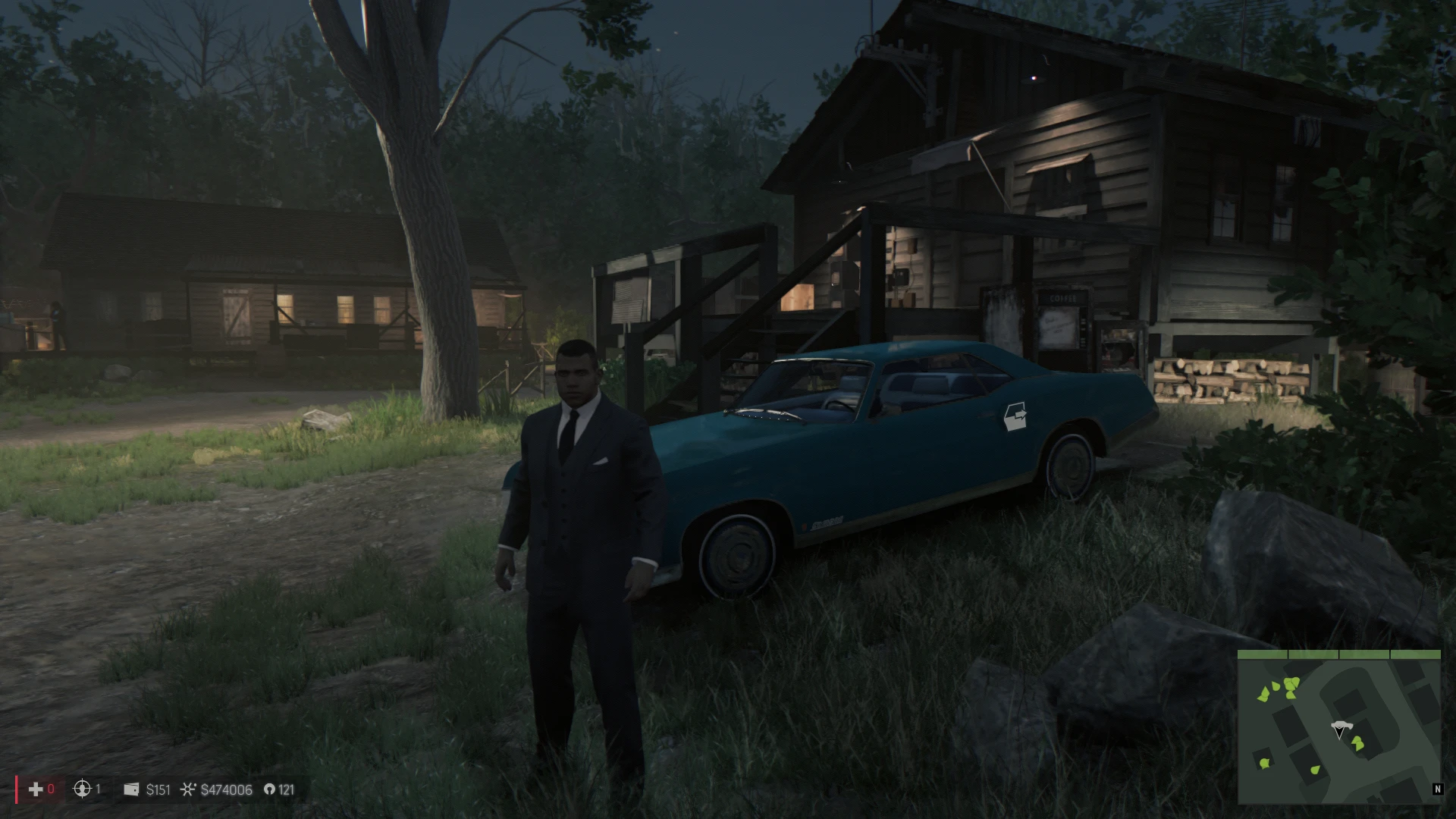Click the wallet icon next to $151
The height and width of the screenshot is (819, 1456).
(130, 789)
